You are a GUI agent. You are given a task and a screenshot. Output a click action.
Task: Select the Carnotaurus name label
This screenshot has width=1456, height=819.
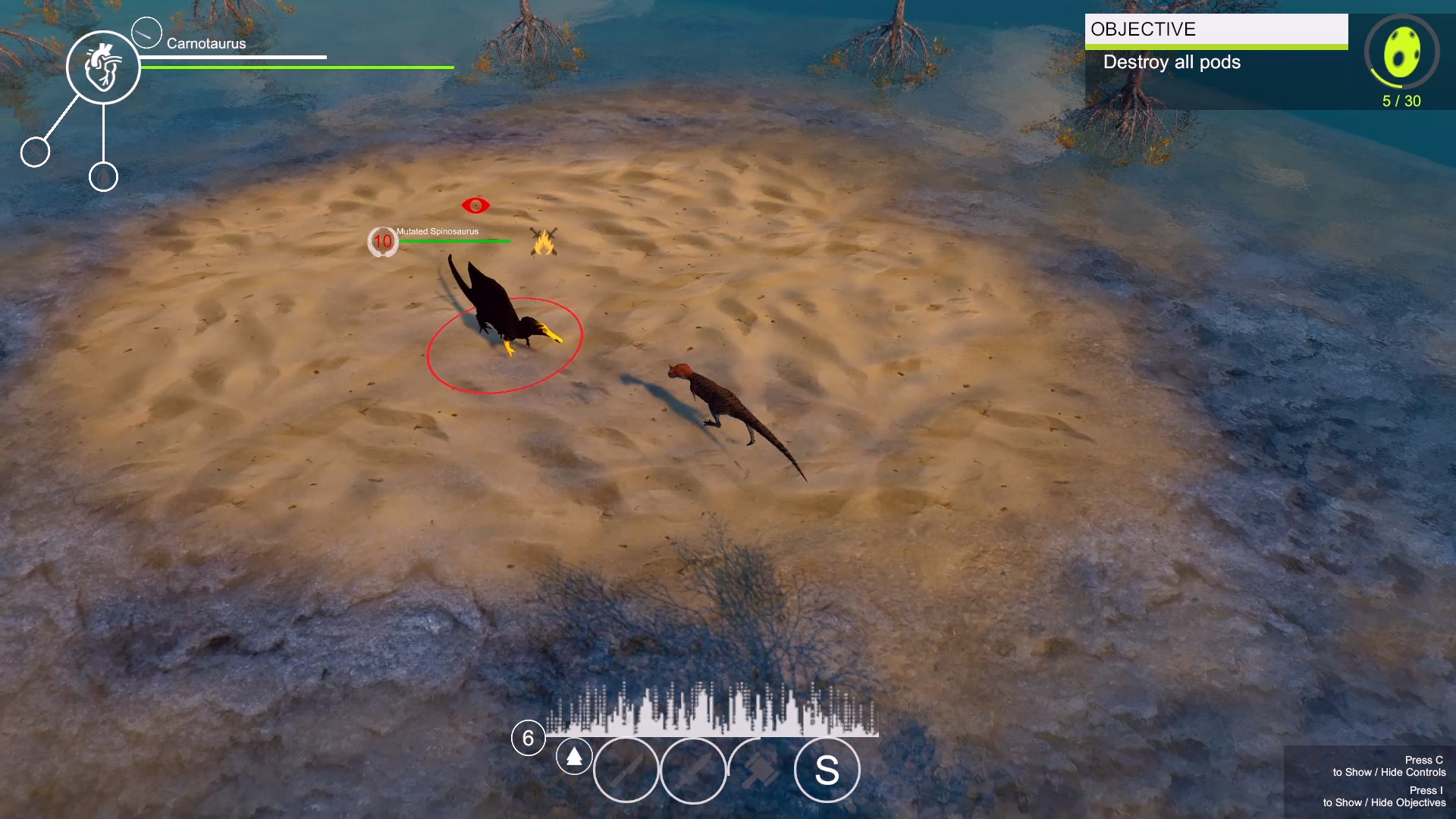point(206,43)
